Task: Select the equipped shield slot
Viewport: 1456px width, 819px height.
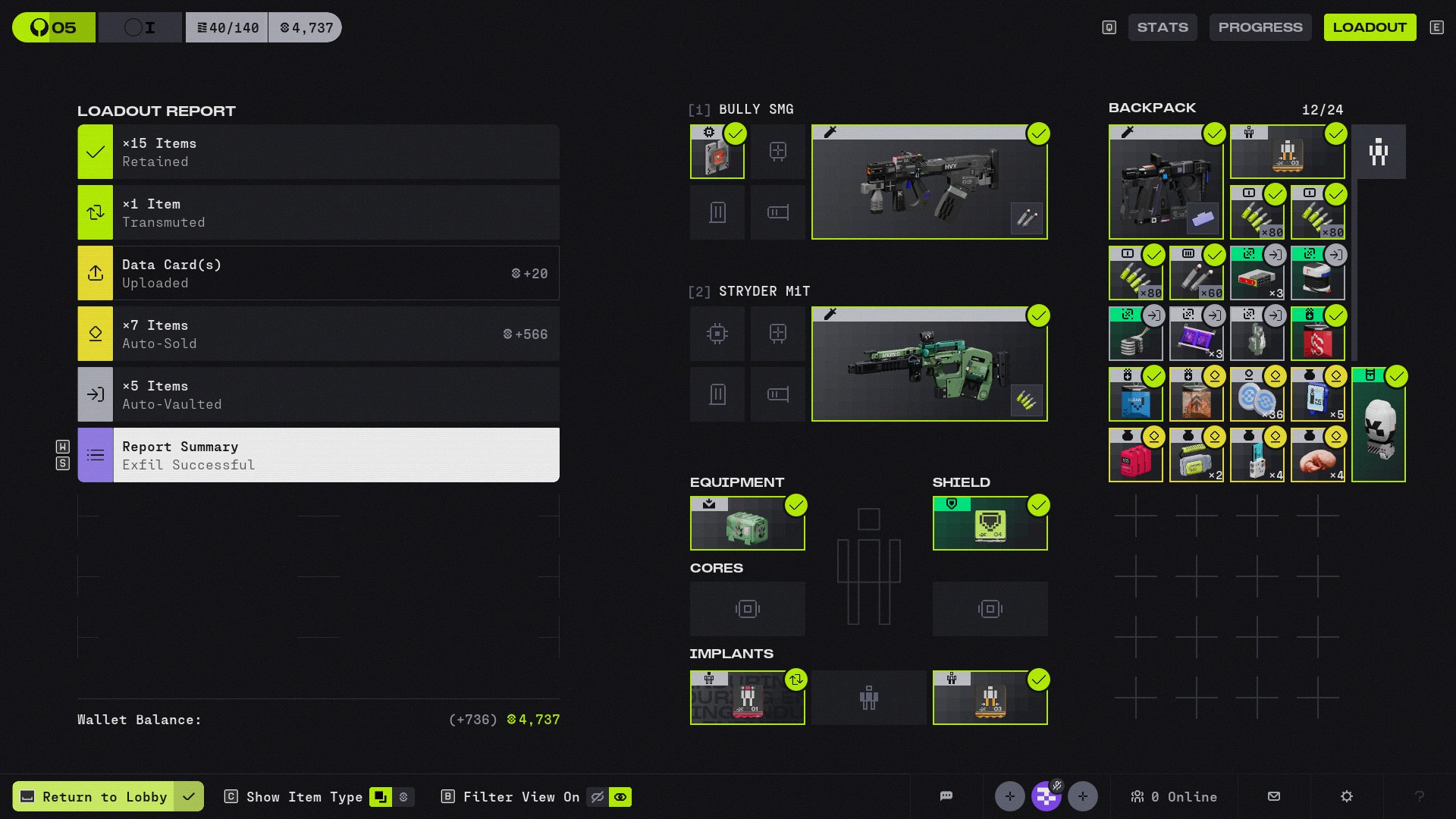Action: point(990,523)
